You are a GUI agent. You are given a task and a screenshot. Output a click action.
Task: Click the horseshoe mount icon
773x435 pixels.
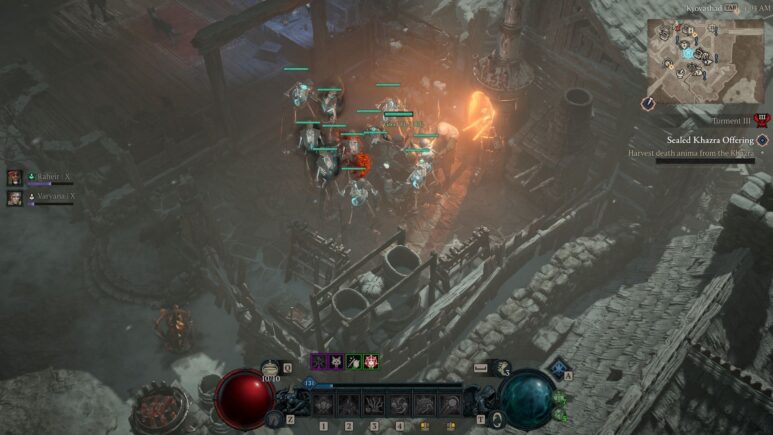[x=504, y=368]
